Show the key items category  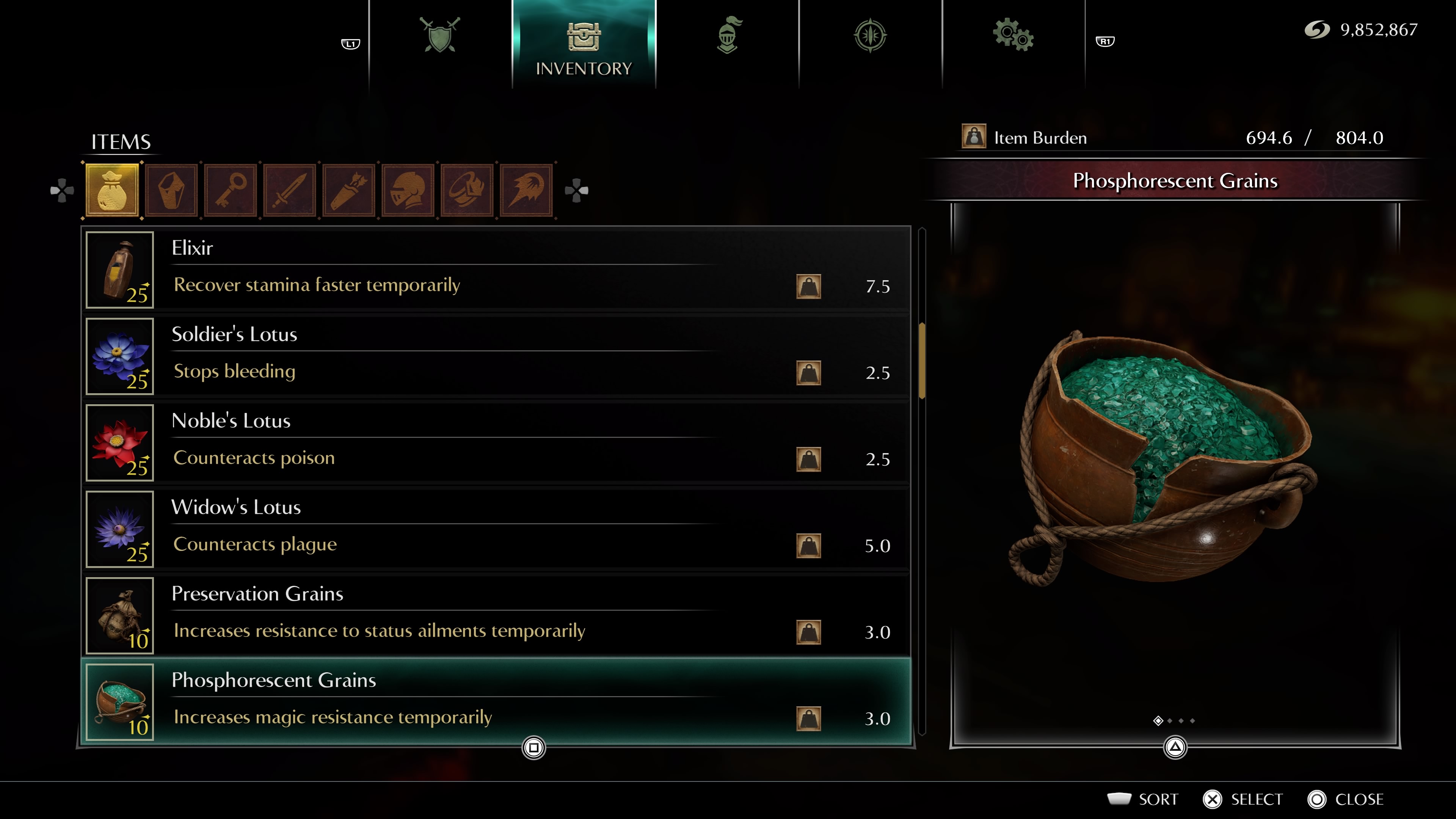(x=231, y=190)
